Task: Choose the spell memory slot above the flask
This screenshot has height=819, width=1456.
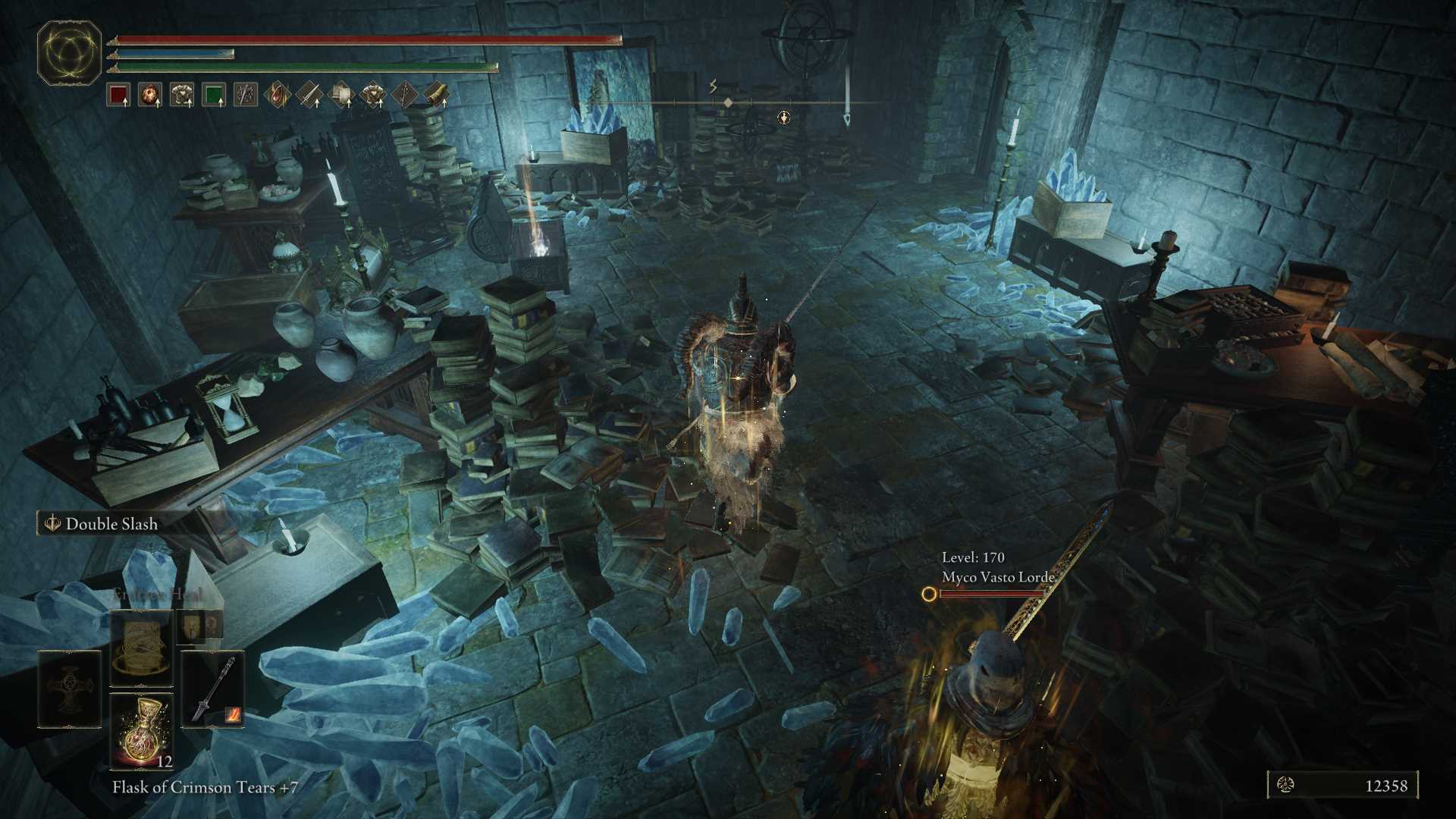Action: pos(142,647)
